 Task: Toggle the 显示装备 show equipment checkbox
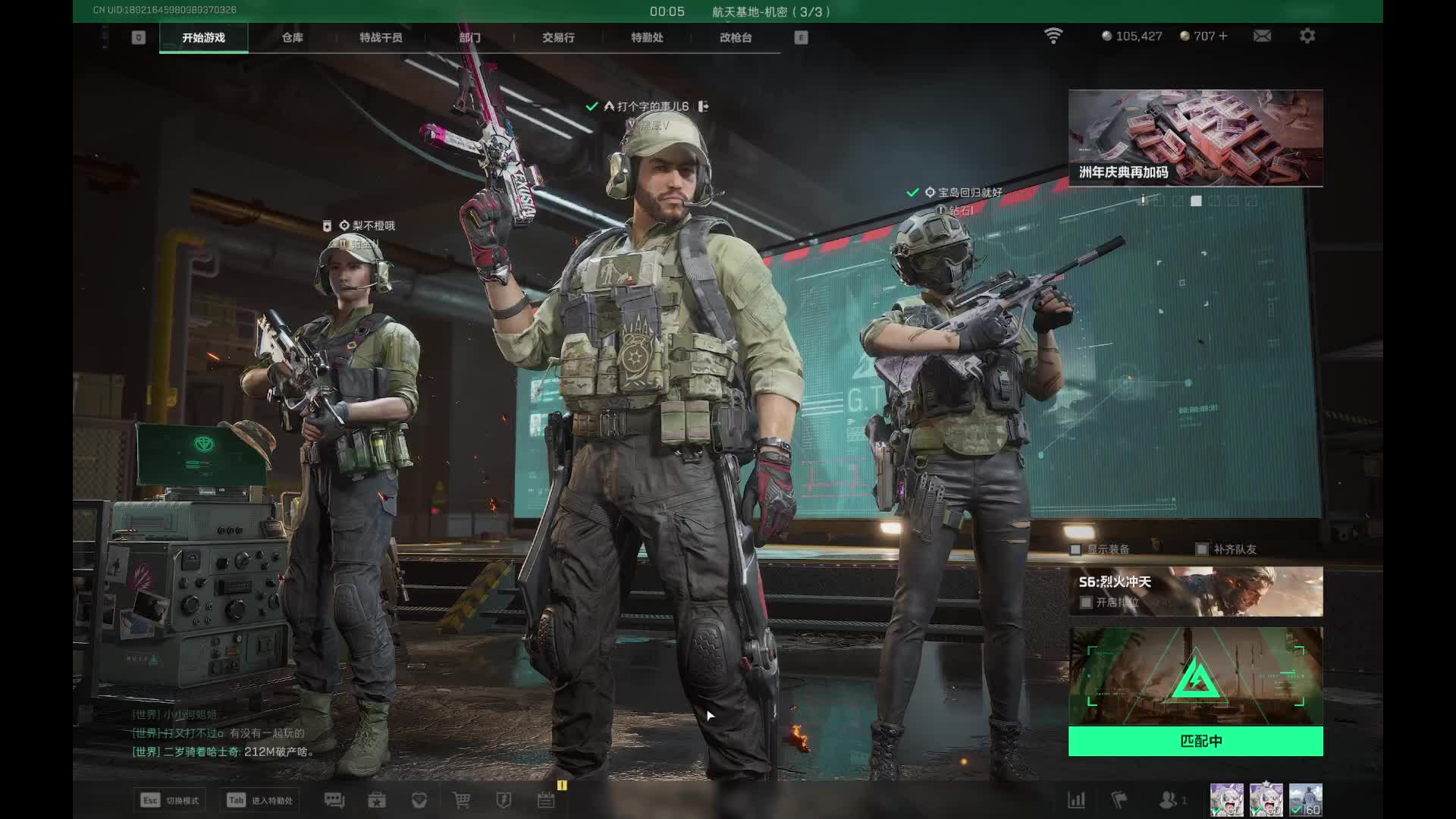coord(1075,549)
